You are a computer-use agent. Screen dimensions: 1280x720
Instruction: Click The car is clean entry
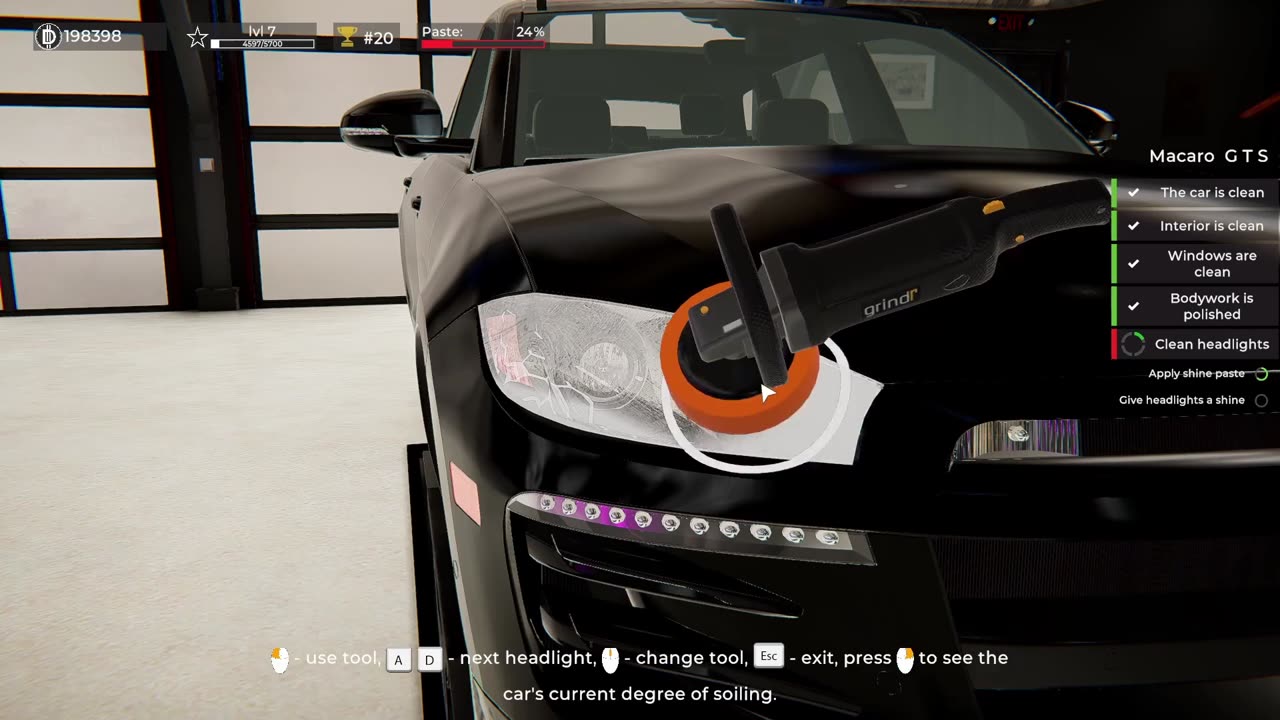click(x=1211, y=193)
